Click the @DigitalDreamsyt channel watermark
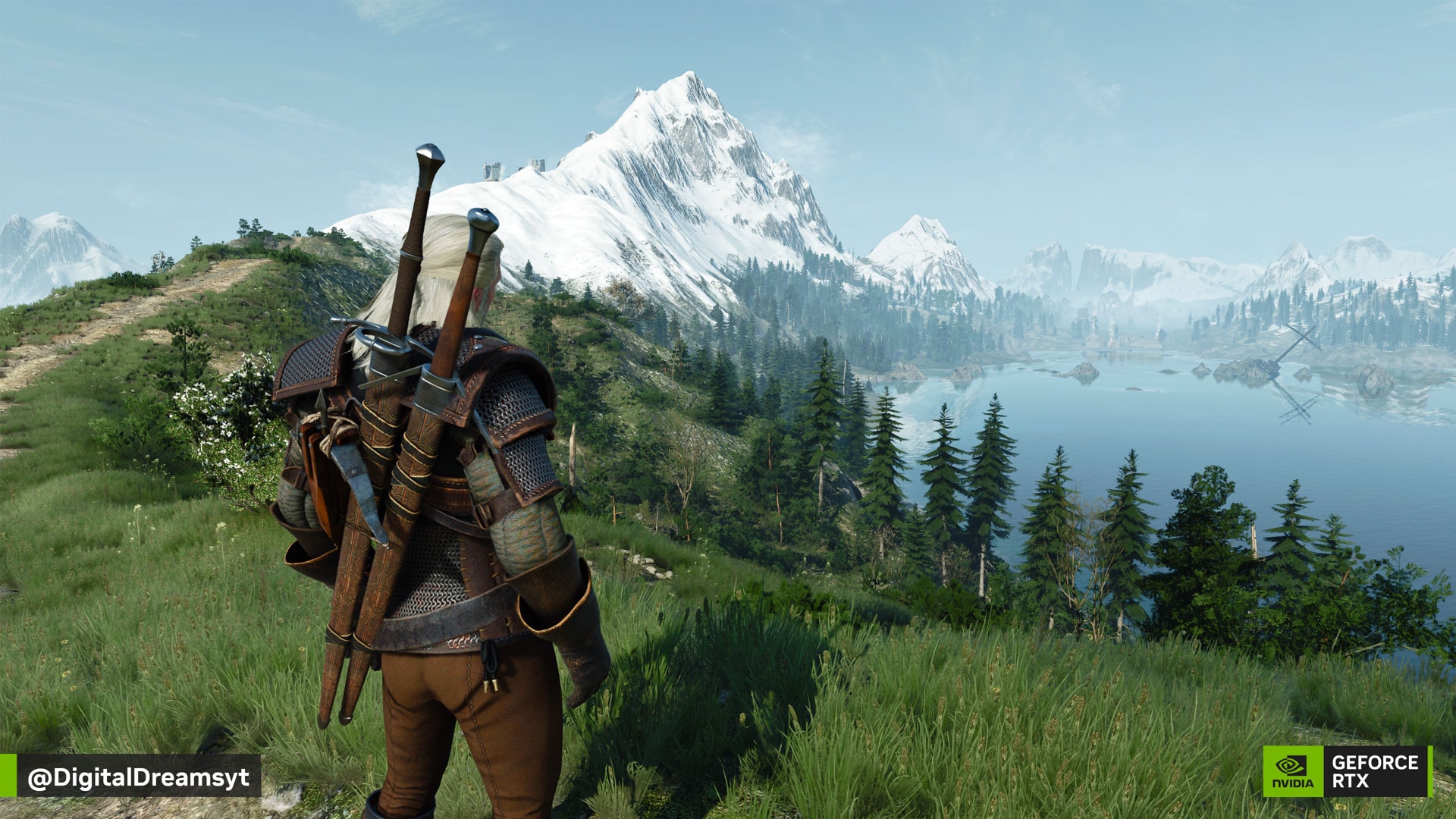1456x819 pixels. (x=138, y=777)
